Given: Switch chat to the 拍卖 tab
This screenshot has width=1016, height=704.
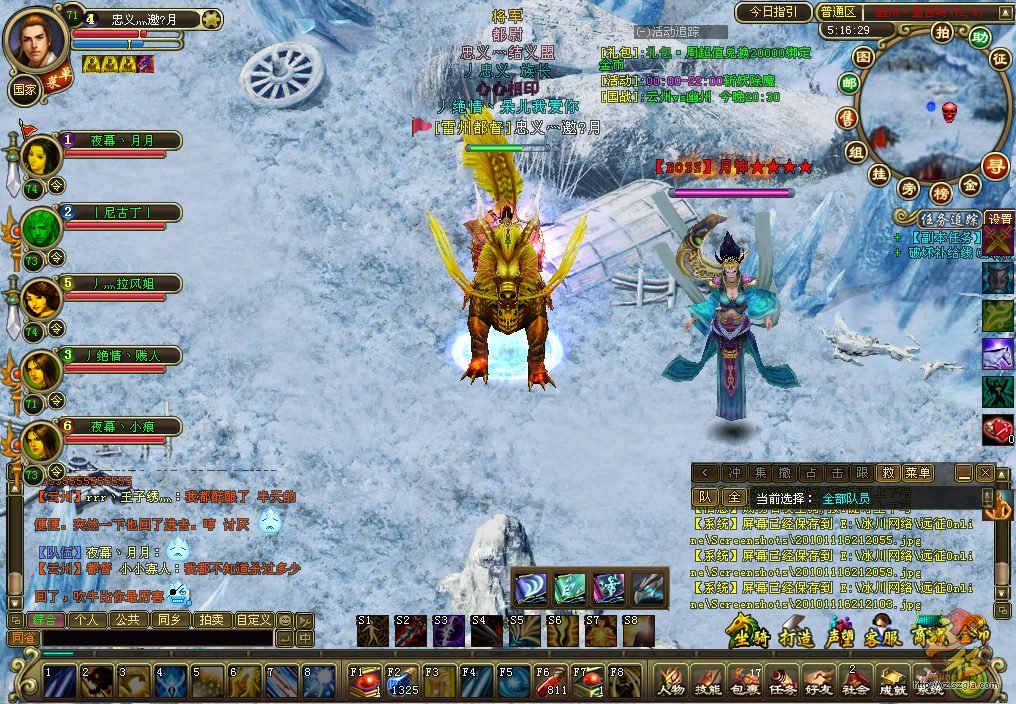Looking at the screenshot, I should click(x=211, y=620).
